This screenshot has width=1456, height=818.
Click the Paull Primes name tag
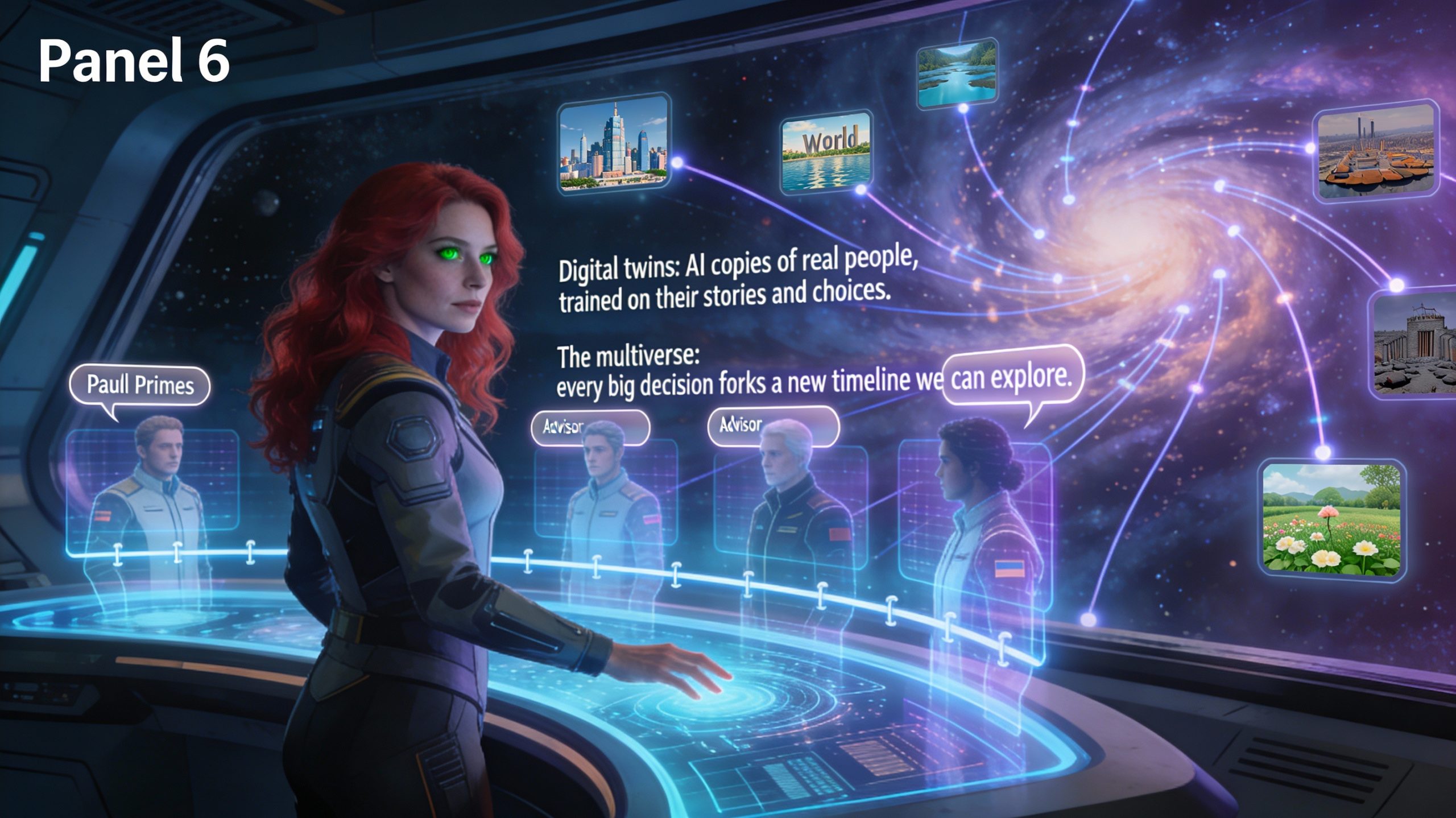click(139, 386)
